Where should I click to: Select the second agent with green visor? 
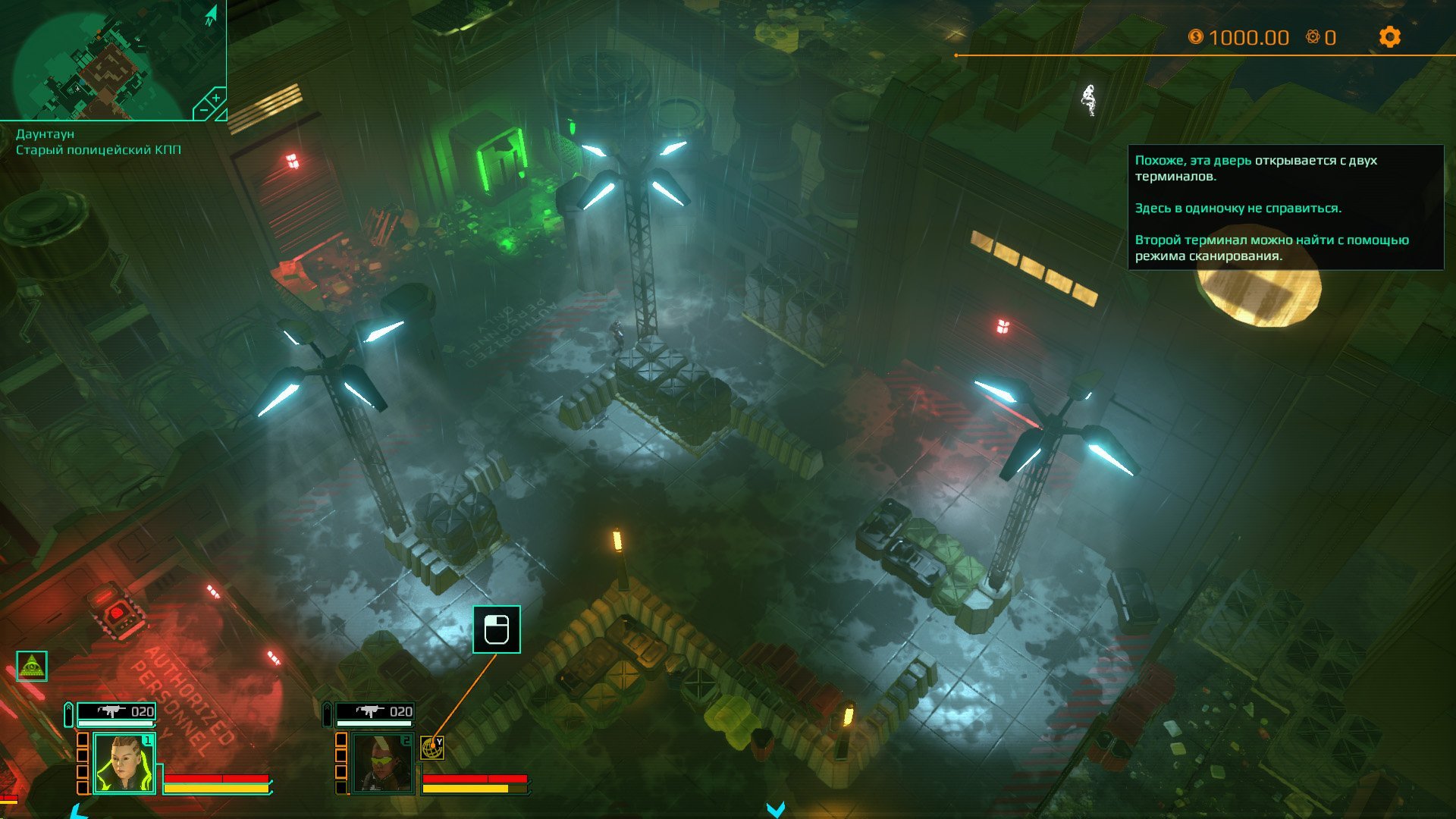(382, 763)
